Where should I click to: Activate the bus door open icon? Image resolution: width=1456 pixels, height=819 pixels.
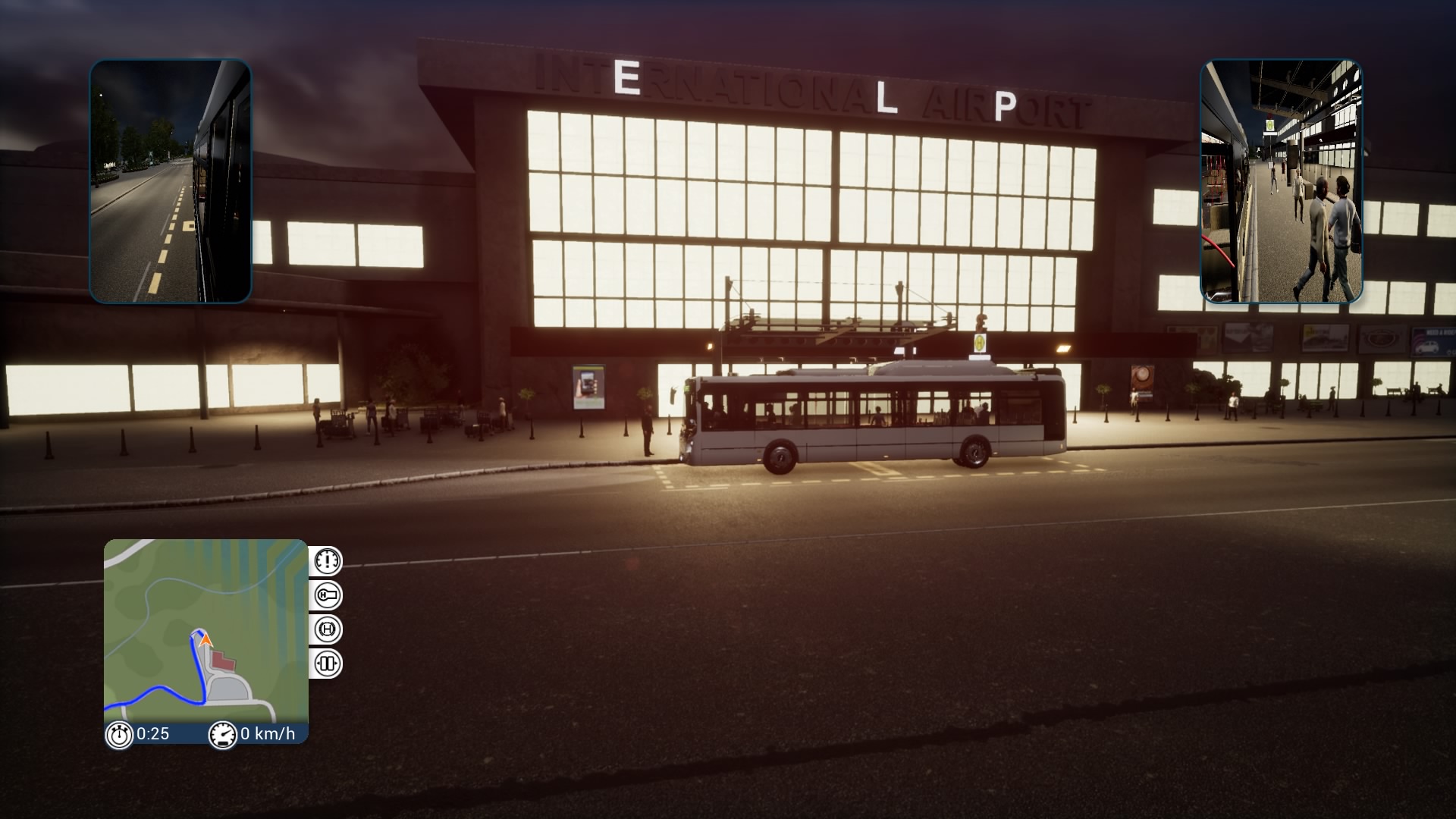(328, 664)
